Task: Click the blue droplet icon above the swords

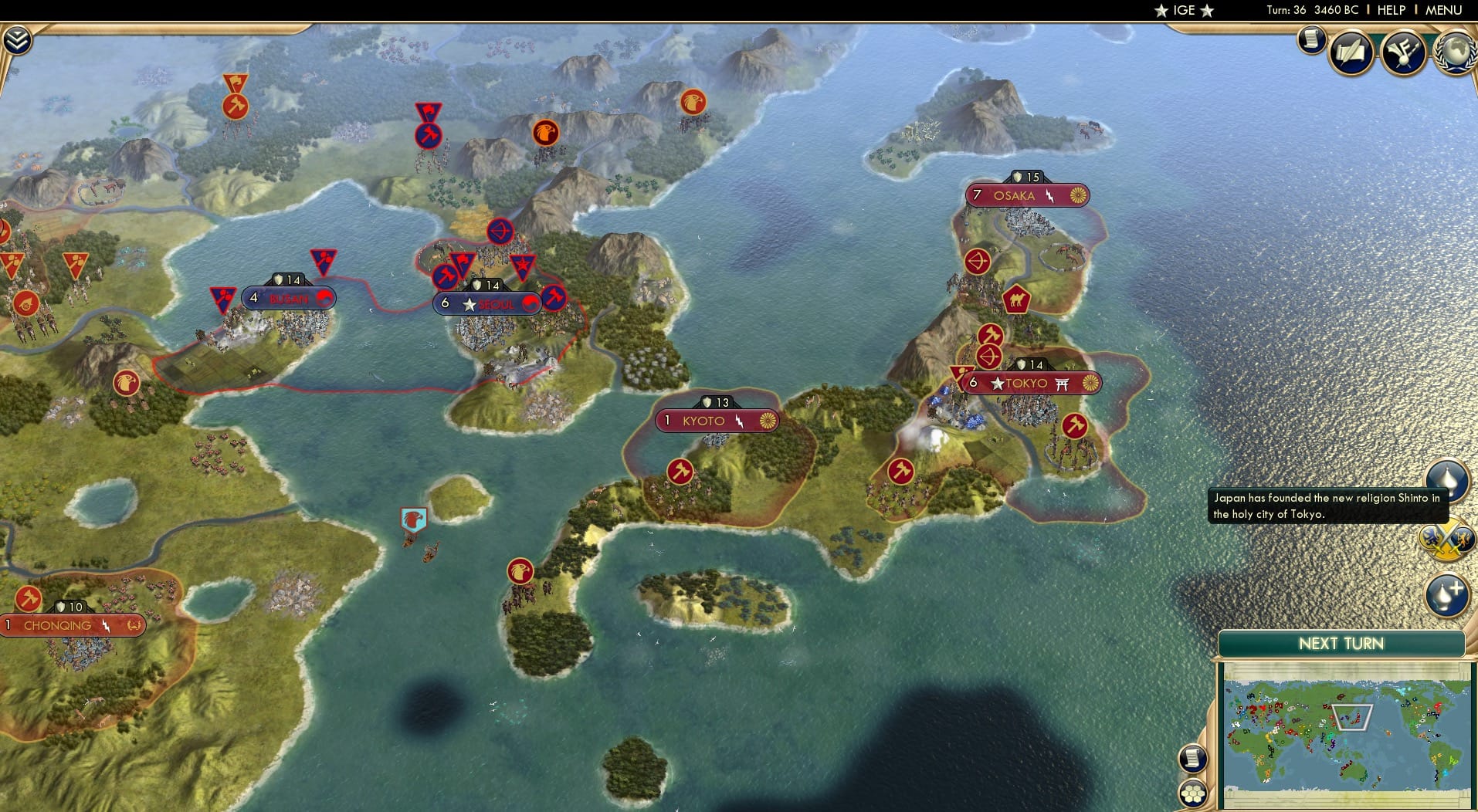Action: tap(1449, 480)
